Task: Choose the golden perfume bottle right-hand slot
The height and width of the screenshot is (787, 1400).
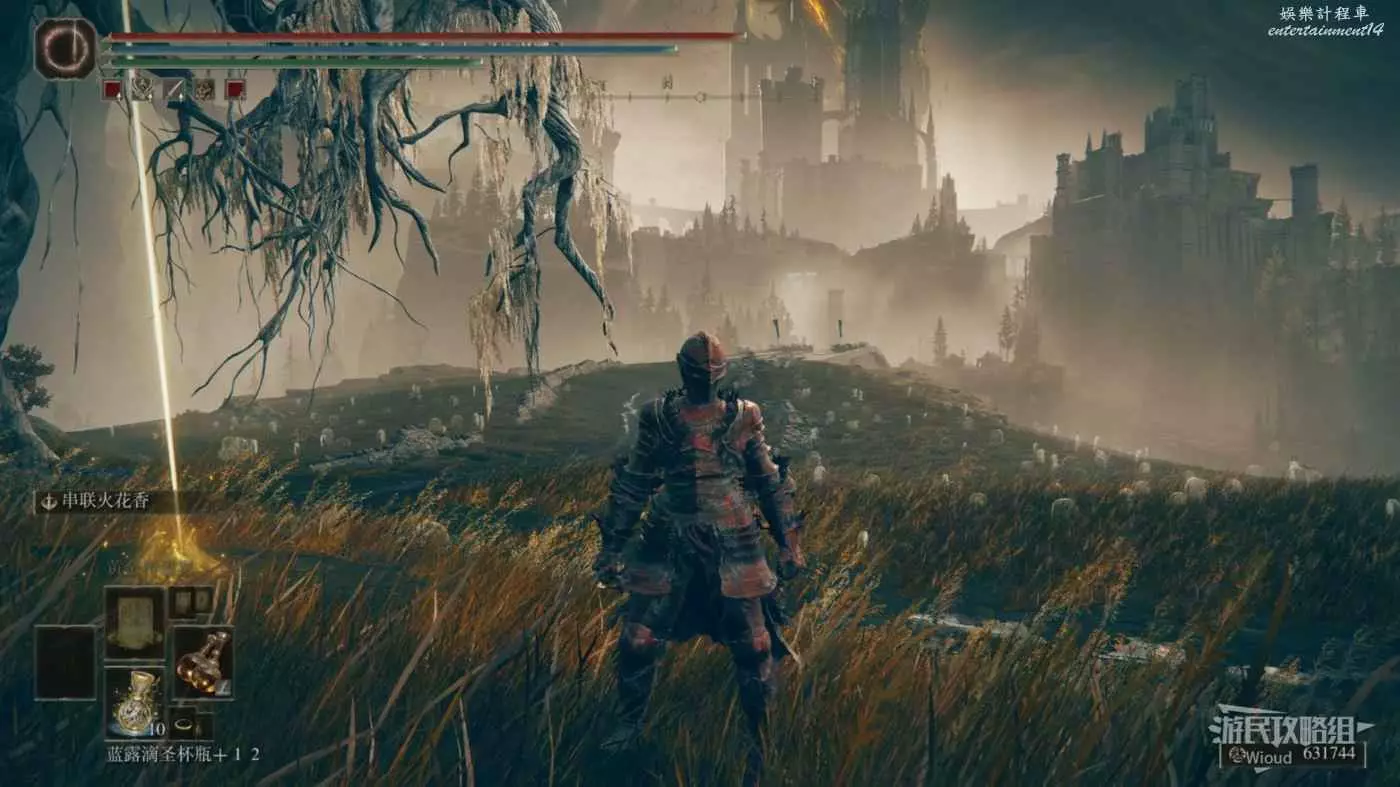Action: pyautogui.click(x=202, y=662)
